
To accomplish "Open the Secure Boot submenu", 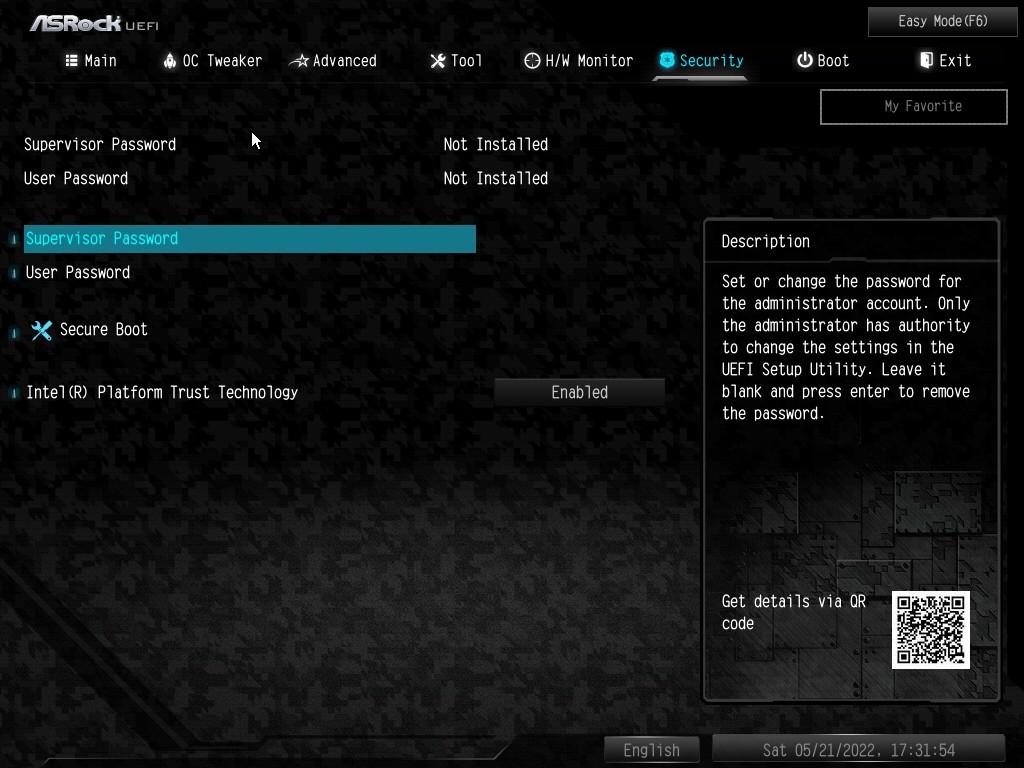I will [103, 330].
